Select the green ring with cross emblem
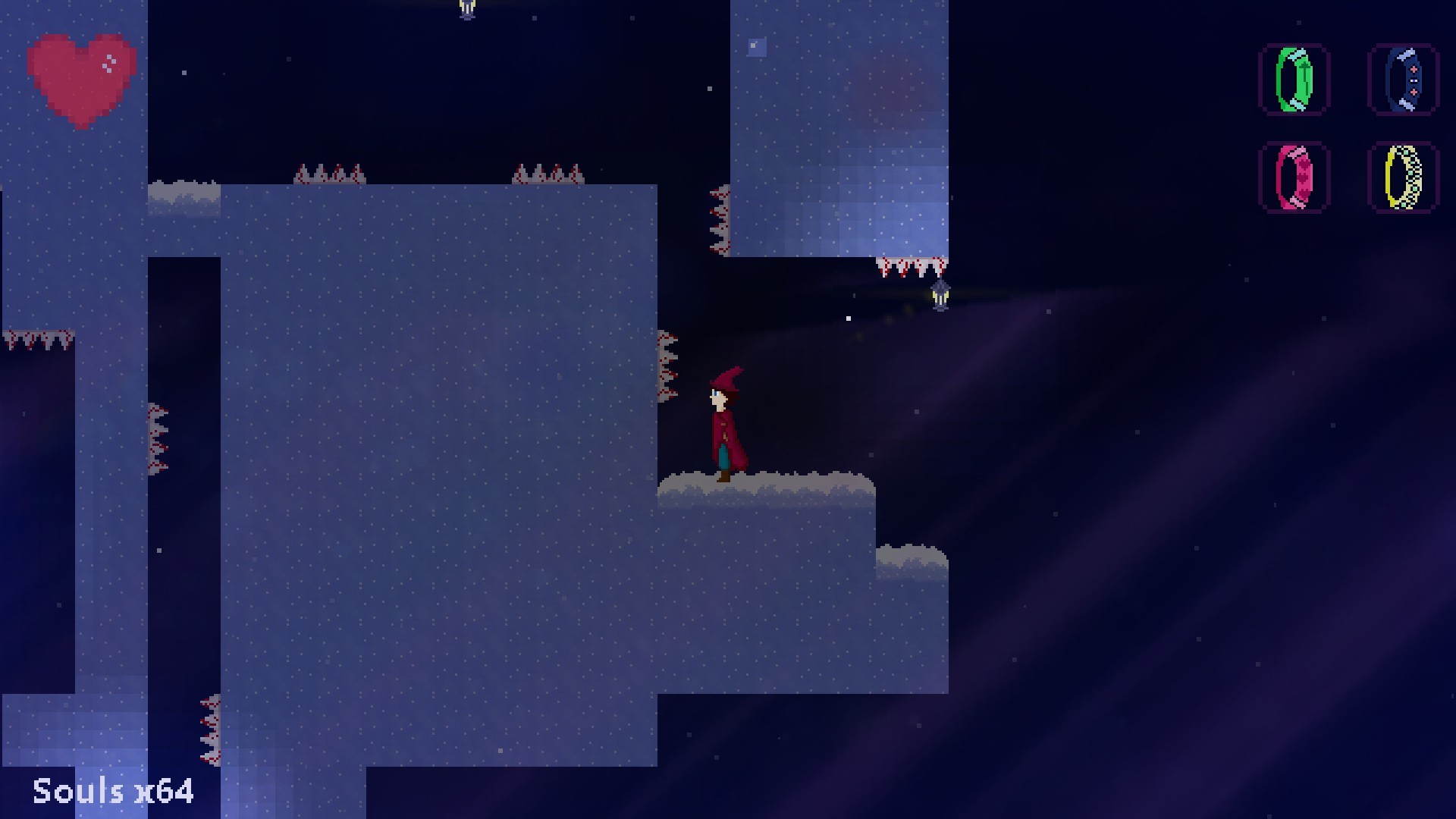 tap(1293, 80)
